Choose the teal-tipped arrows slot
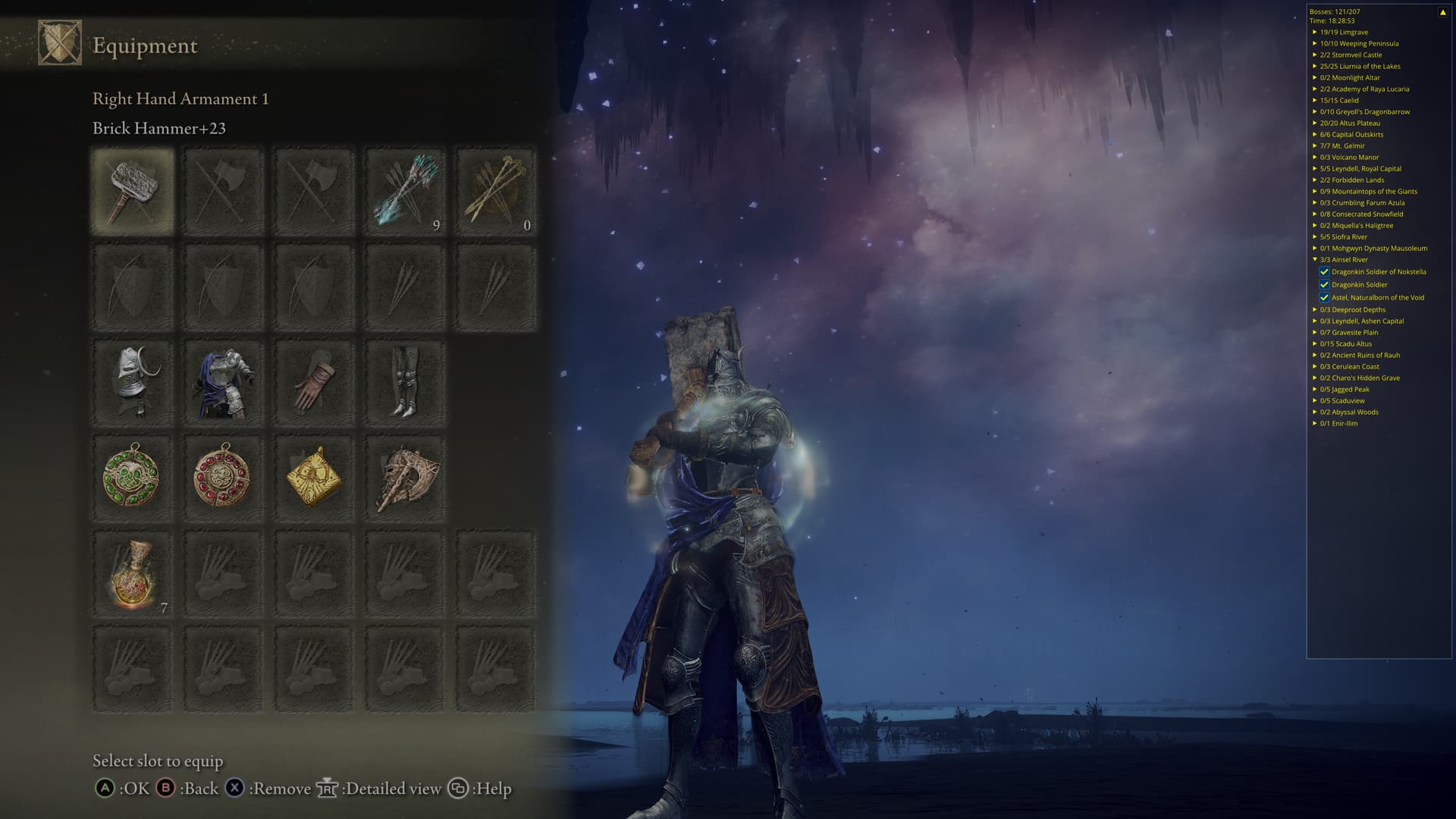 405,190
